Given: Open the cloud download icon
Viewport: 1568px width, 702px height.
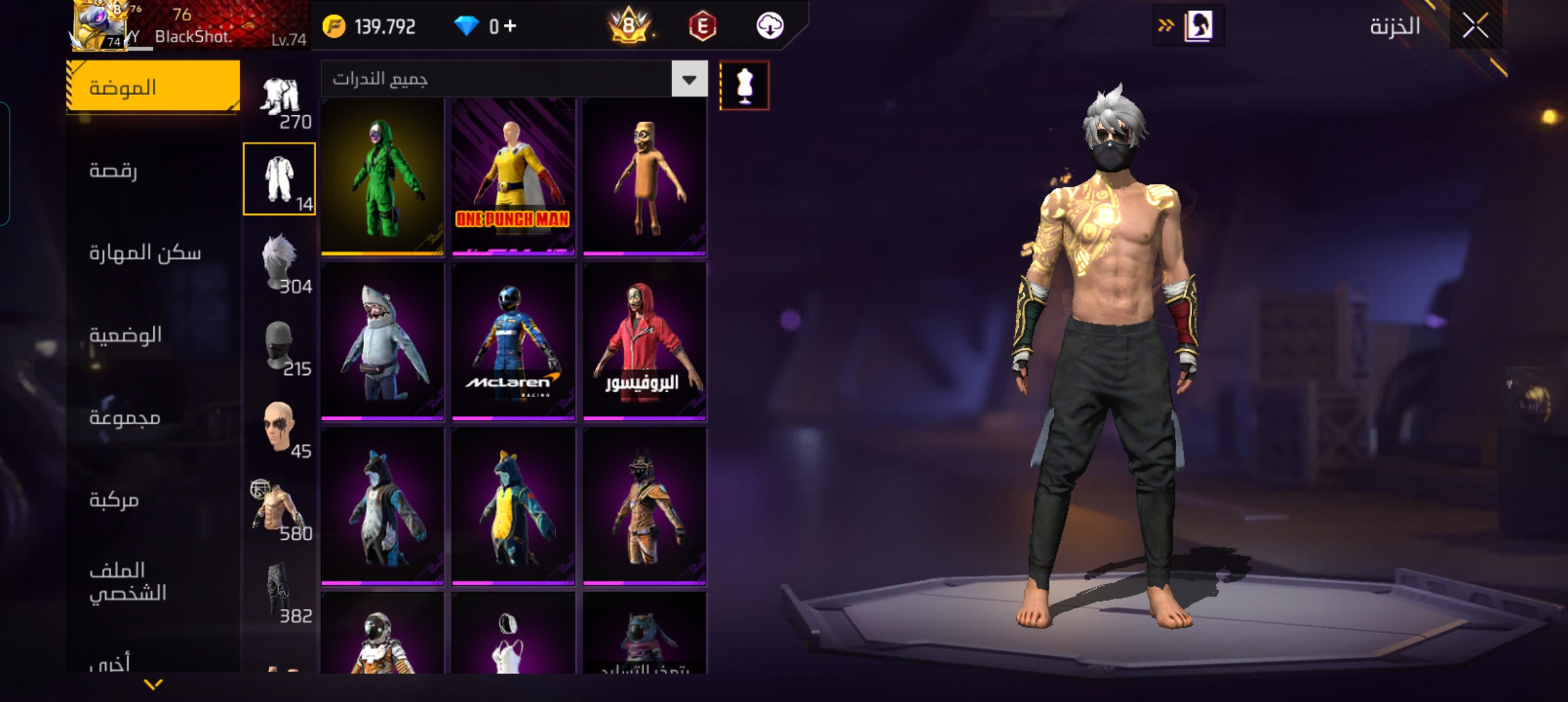Looking at the screenshot, I should 770,26.
